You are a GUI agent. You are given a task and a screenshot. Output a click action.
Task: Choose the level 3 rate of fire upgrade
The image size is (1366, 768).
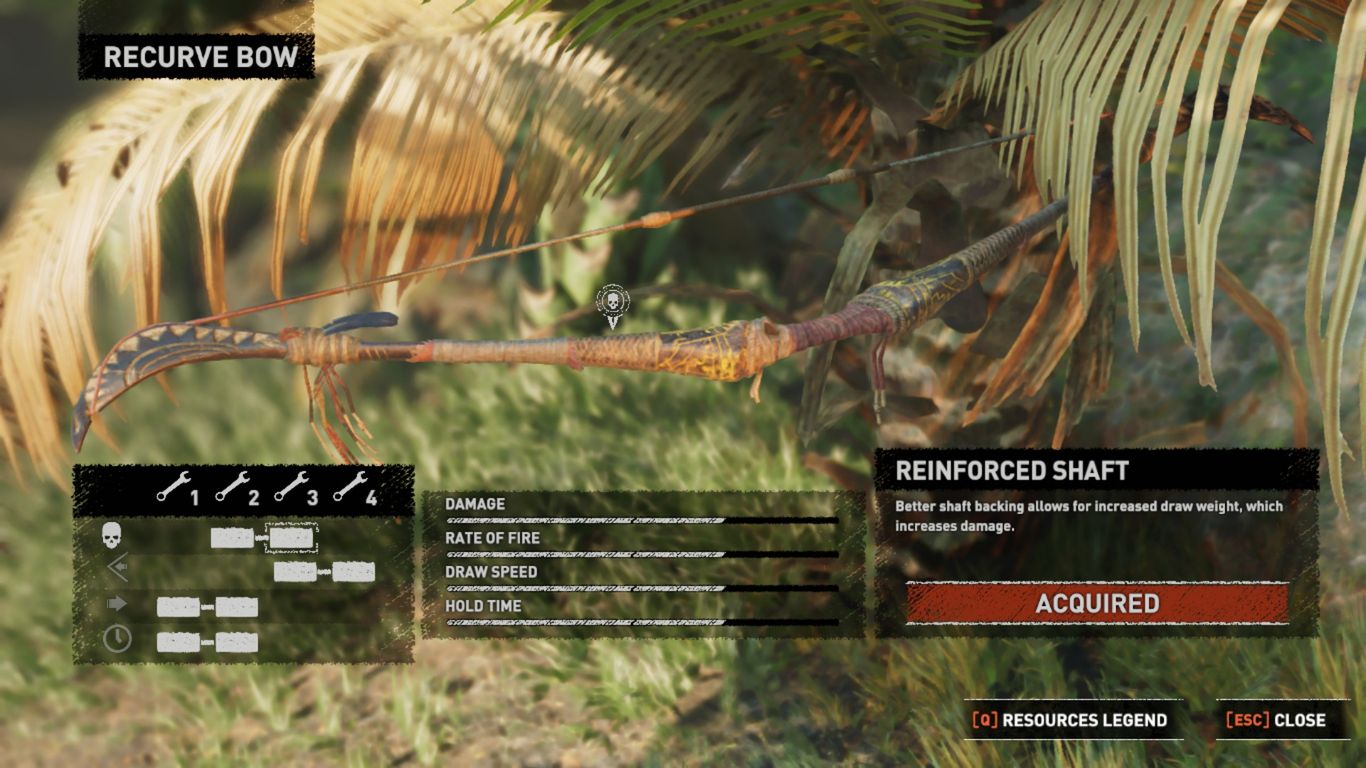tap(294, 572)
